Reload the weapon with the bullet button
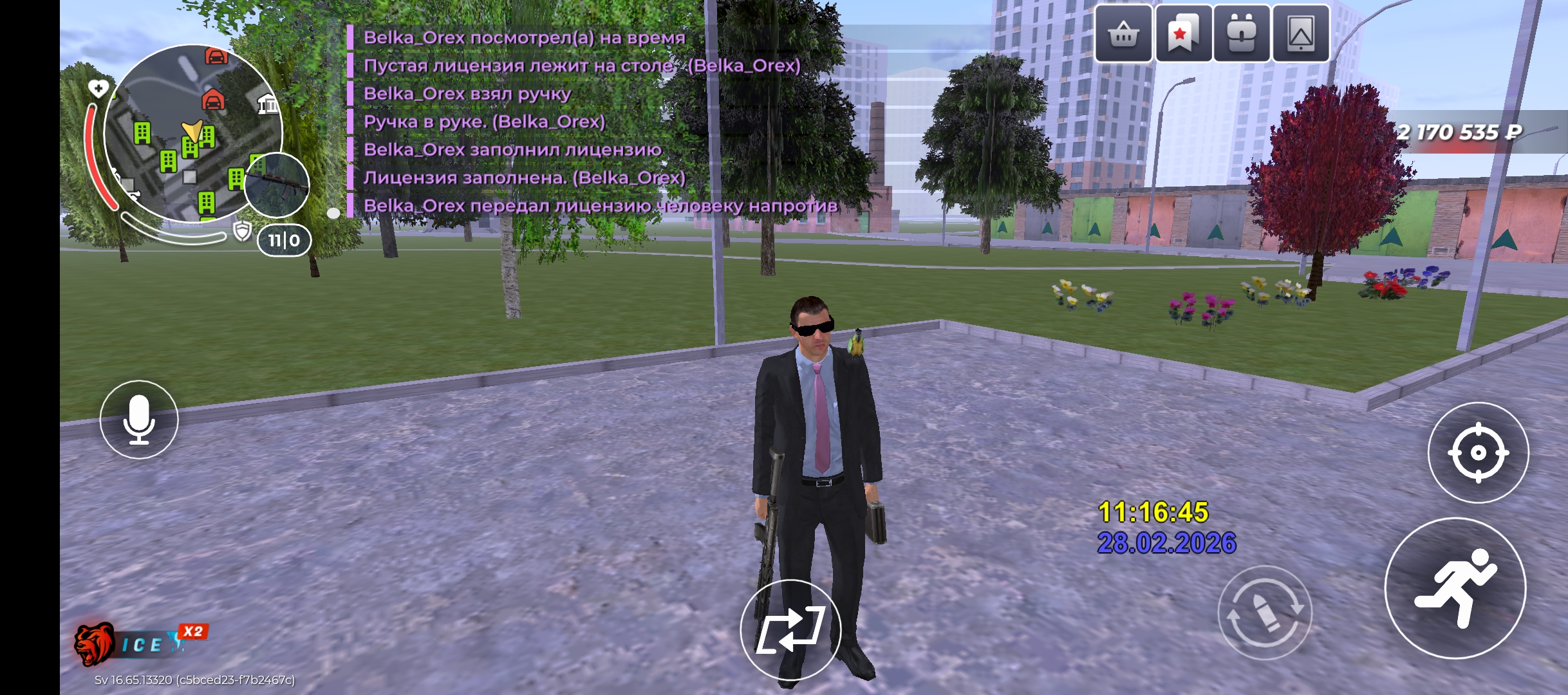 (x=1264, y=612)
